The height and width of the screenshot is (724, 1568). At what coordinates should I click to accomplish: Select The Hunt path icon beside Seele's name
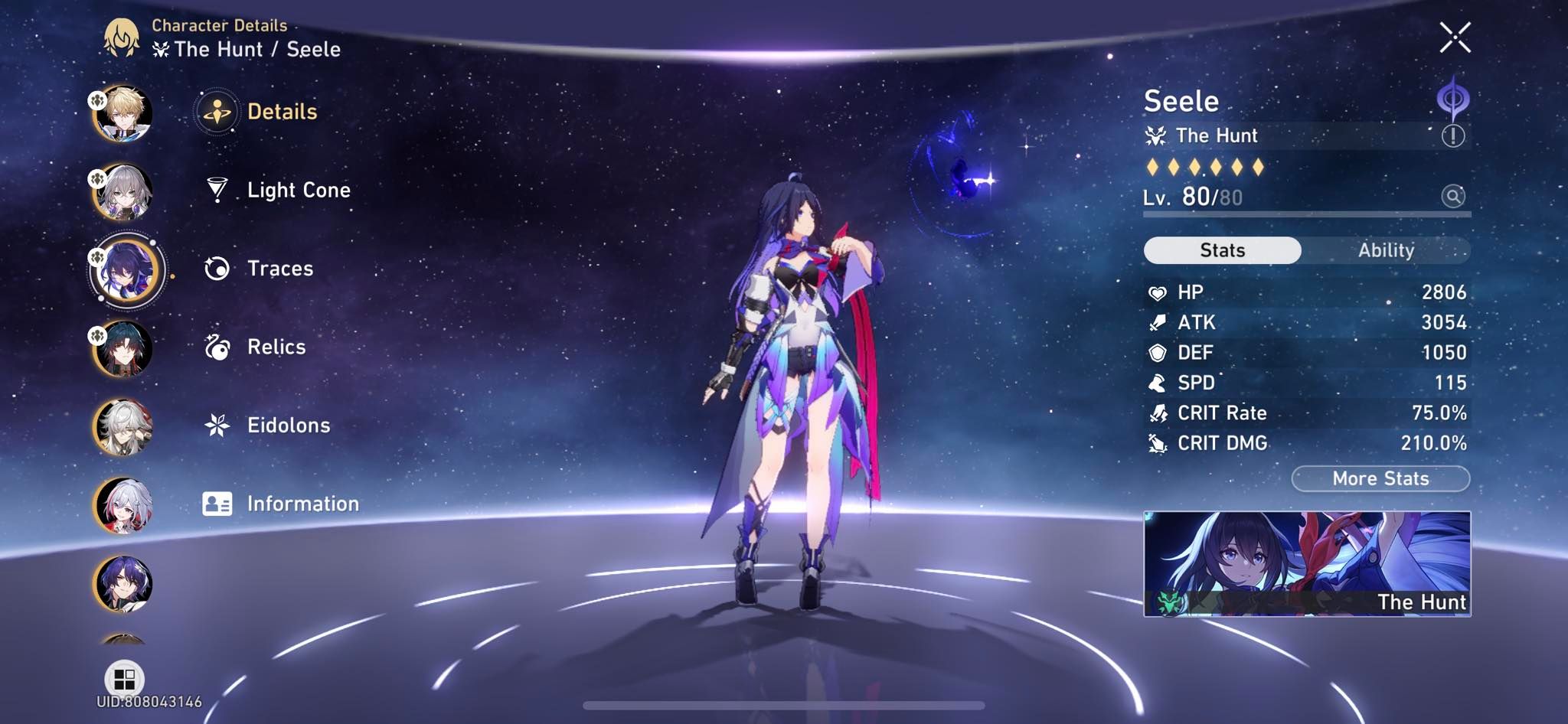[x=1158, y=135]
